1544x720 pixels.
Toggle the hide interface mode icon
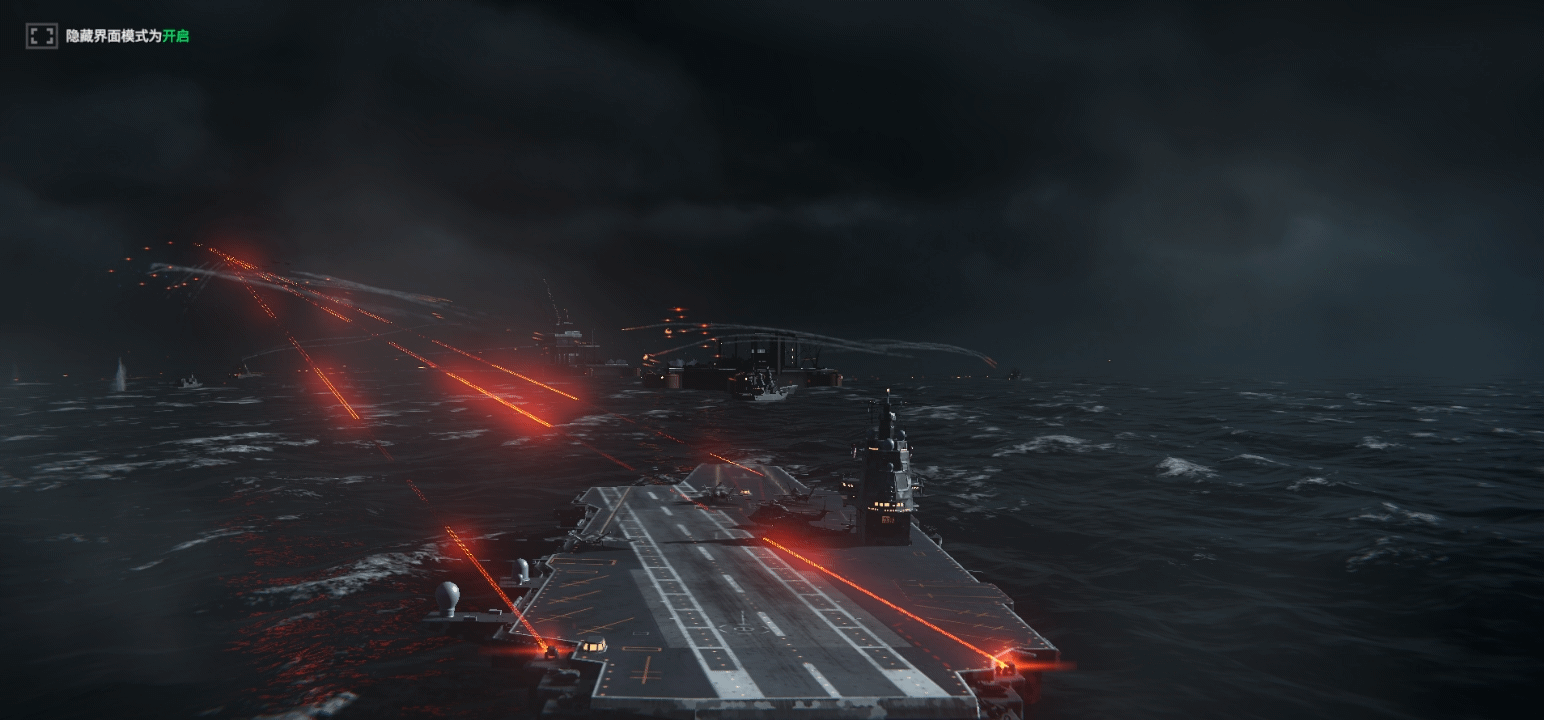point(41,36)
